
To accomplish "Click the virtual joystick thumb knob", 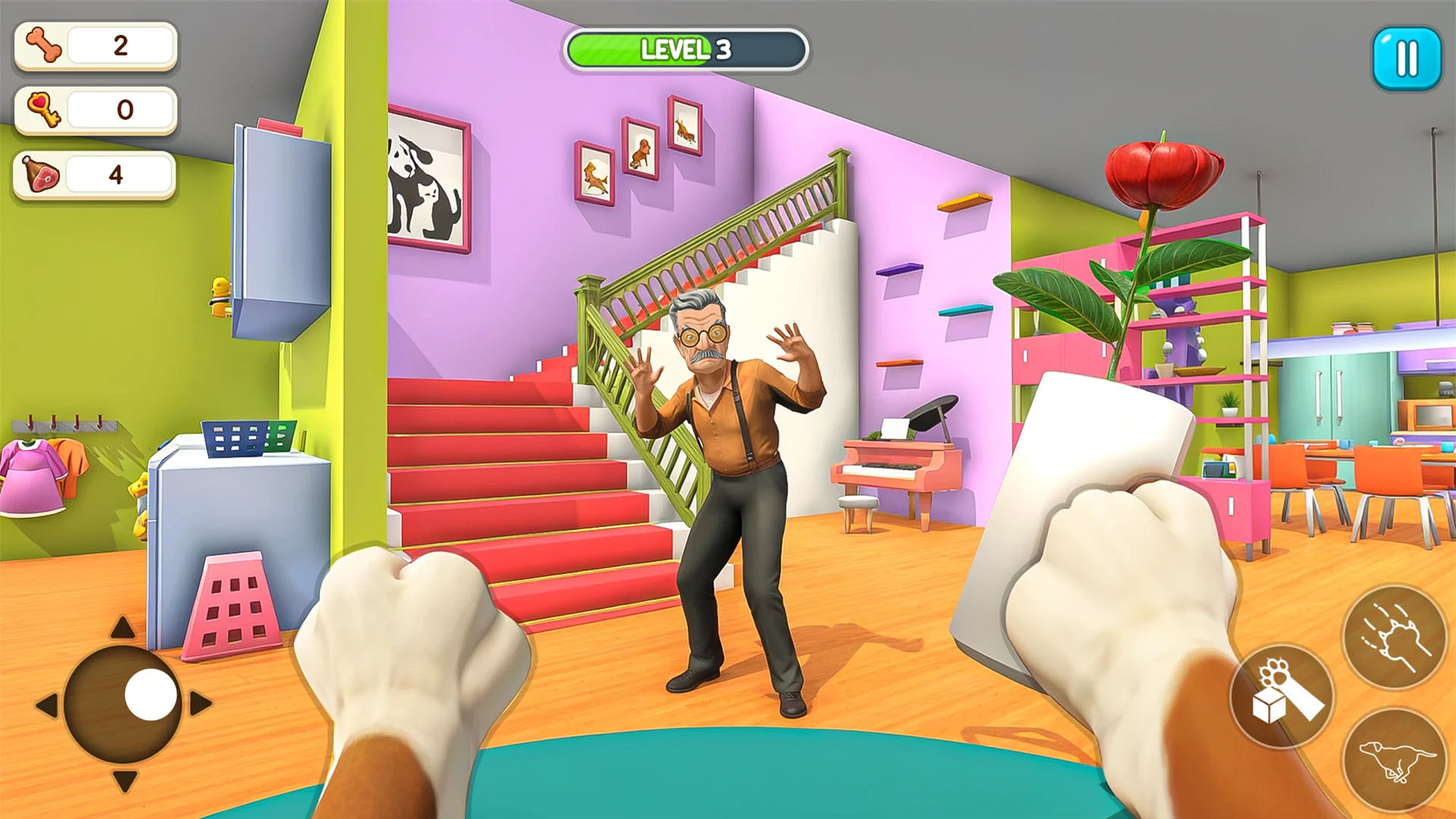I will coord(151,695).
